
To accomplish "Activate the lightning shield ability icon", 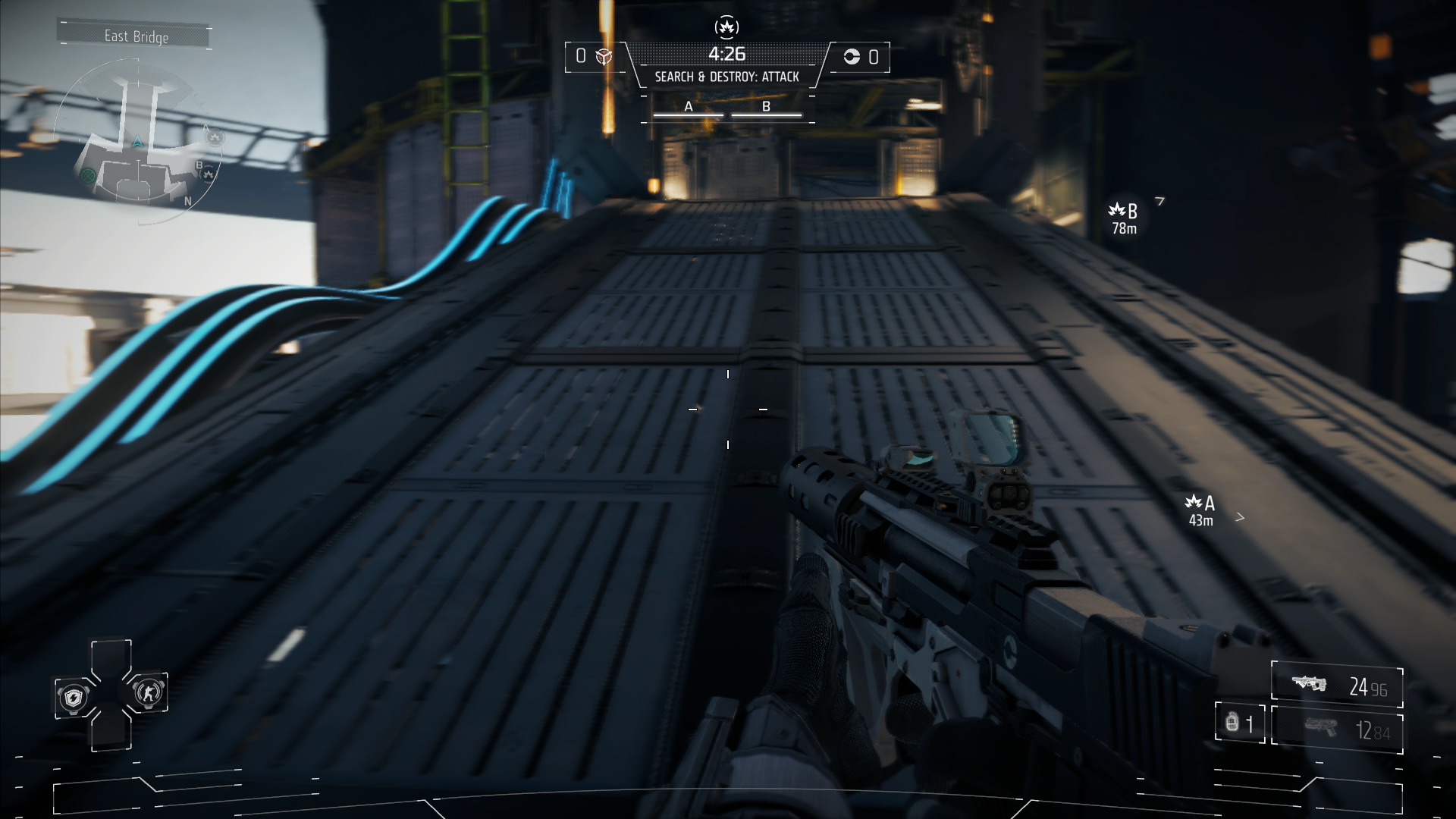I will 74,696.
